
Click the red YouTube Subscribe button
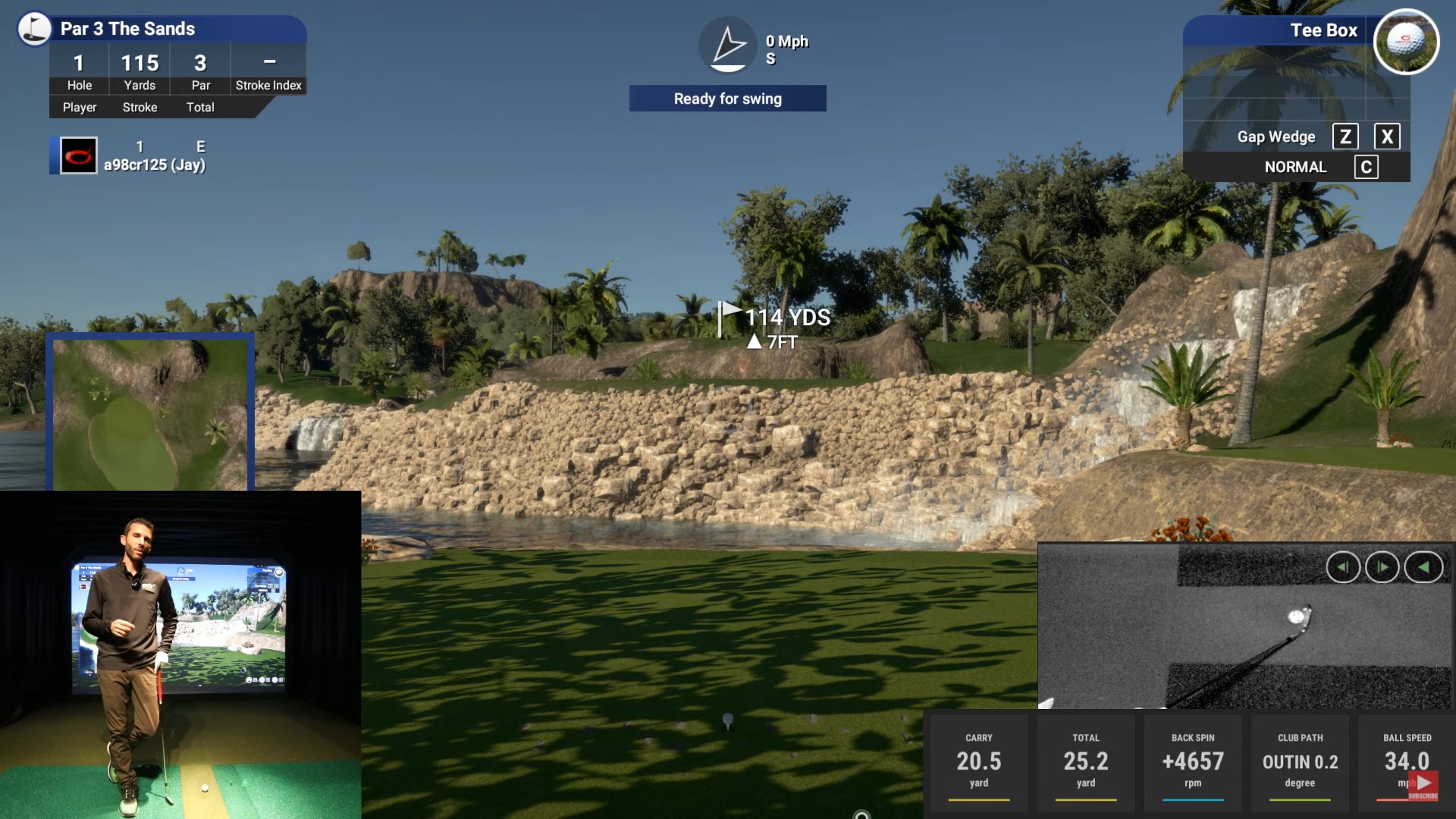point(1423,785)
